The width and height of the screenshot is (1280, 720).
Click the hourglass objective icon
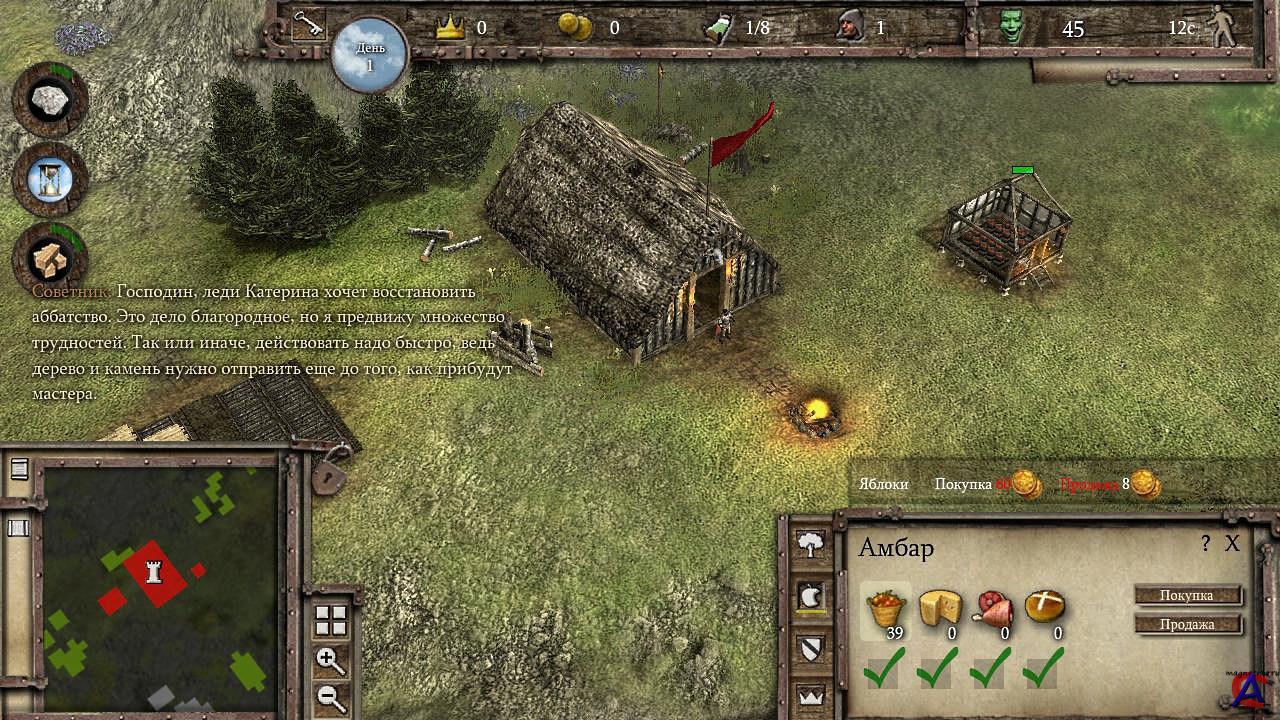click(x=49, y=179)
